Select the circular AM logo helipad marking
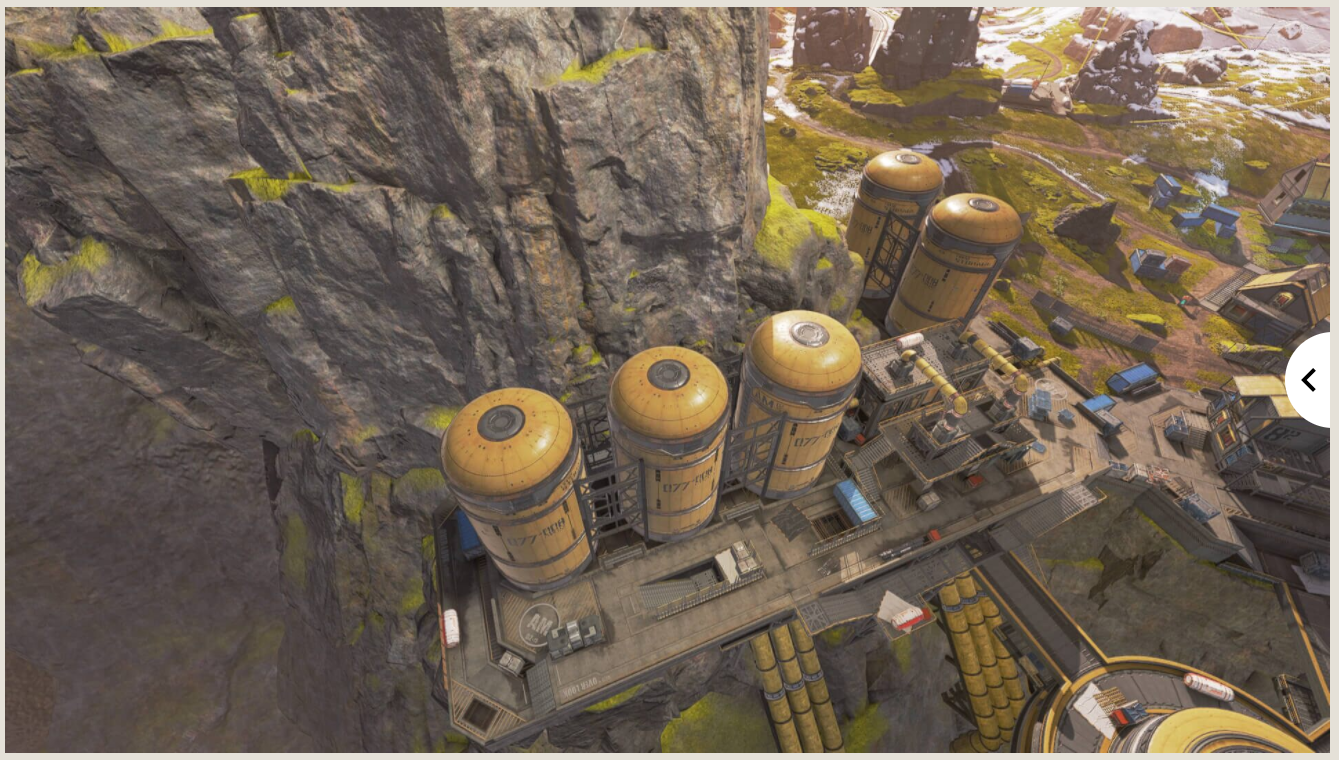Screen dimensions: 1339x760 pos(540,625)
